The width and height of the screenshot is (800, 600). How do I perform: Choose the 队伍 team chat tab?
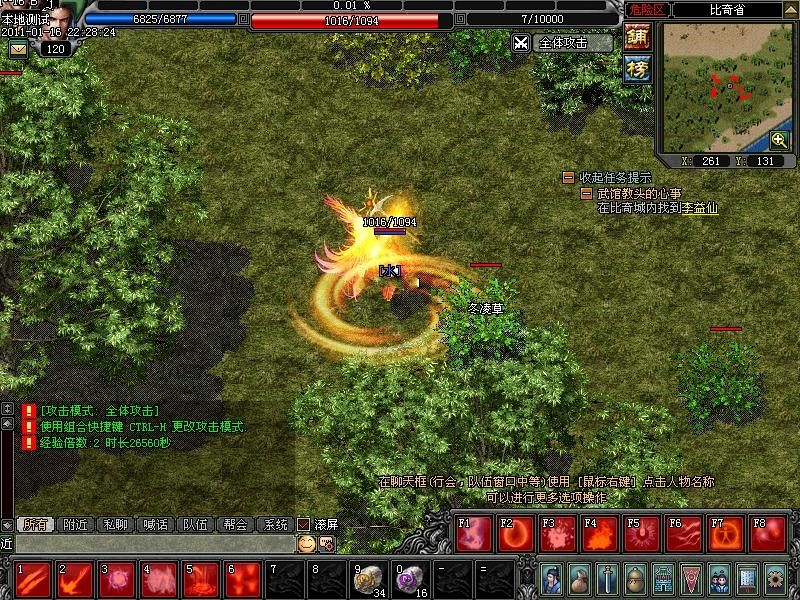[x=194, y=524]
